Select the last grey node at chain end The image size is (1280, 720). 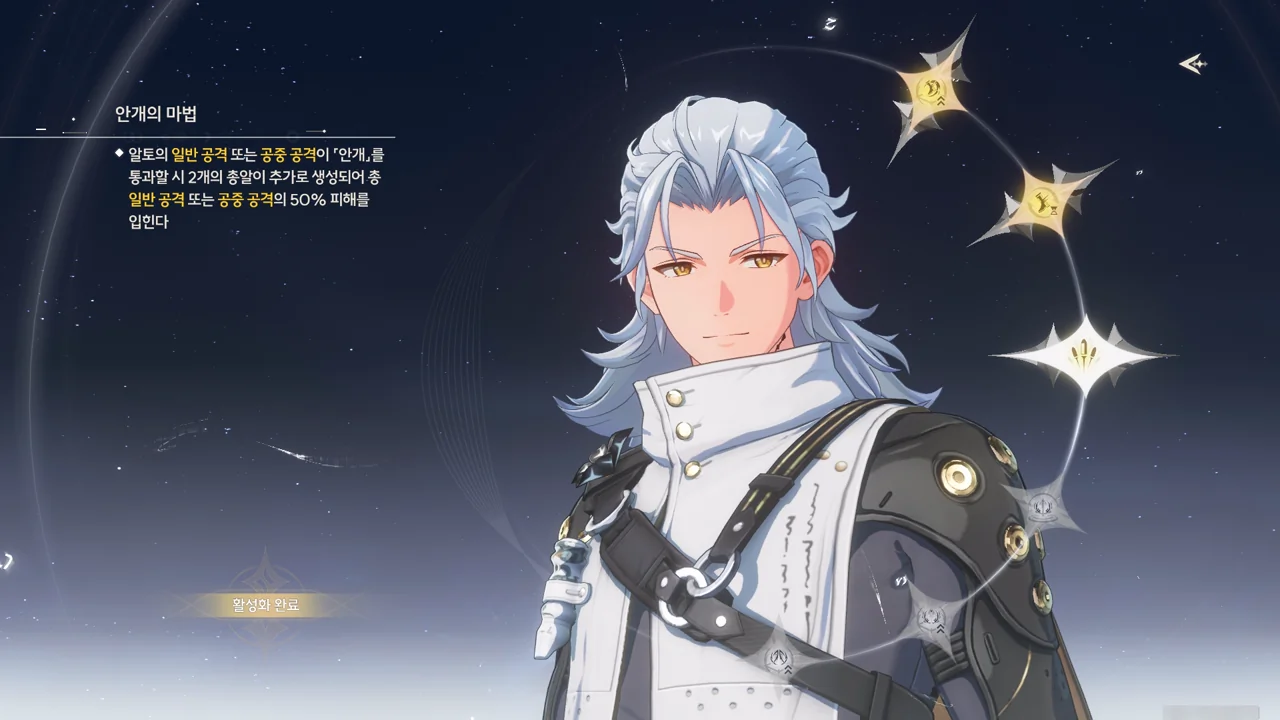click(x=781, y=659)
